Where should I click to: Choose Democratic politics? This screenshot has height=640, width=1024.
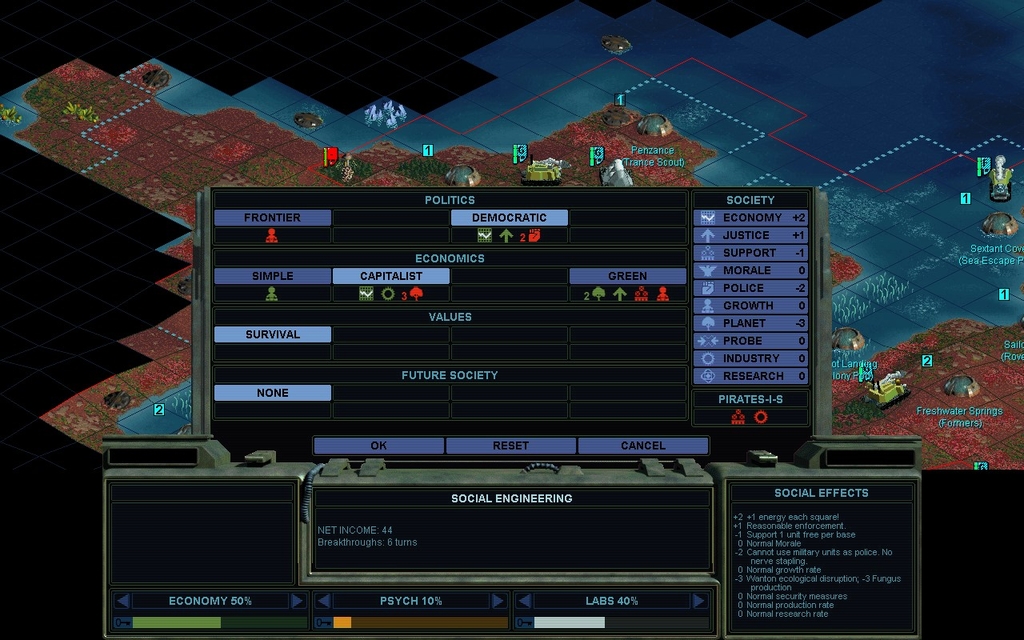click(509, 217)
